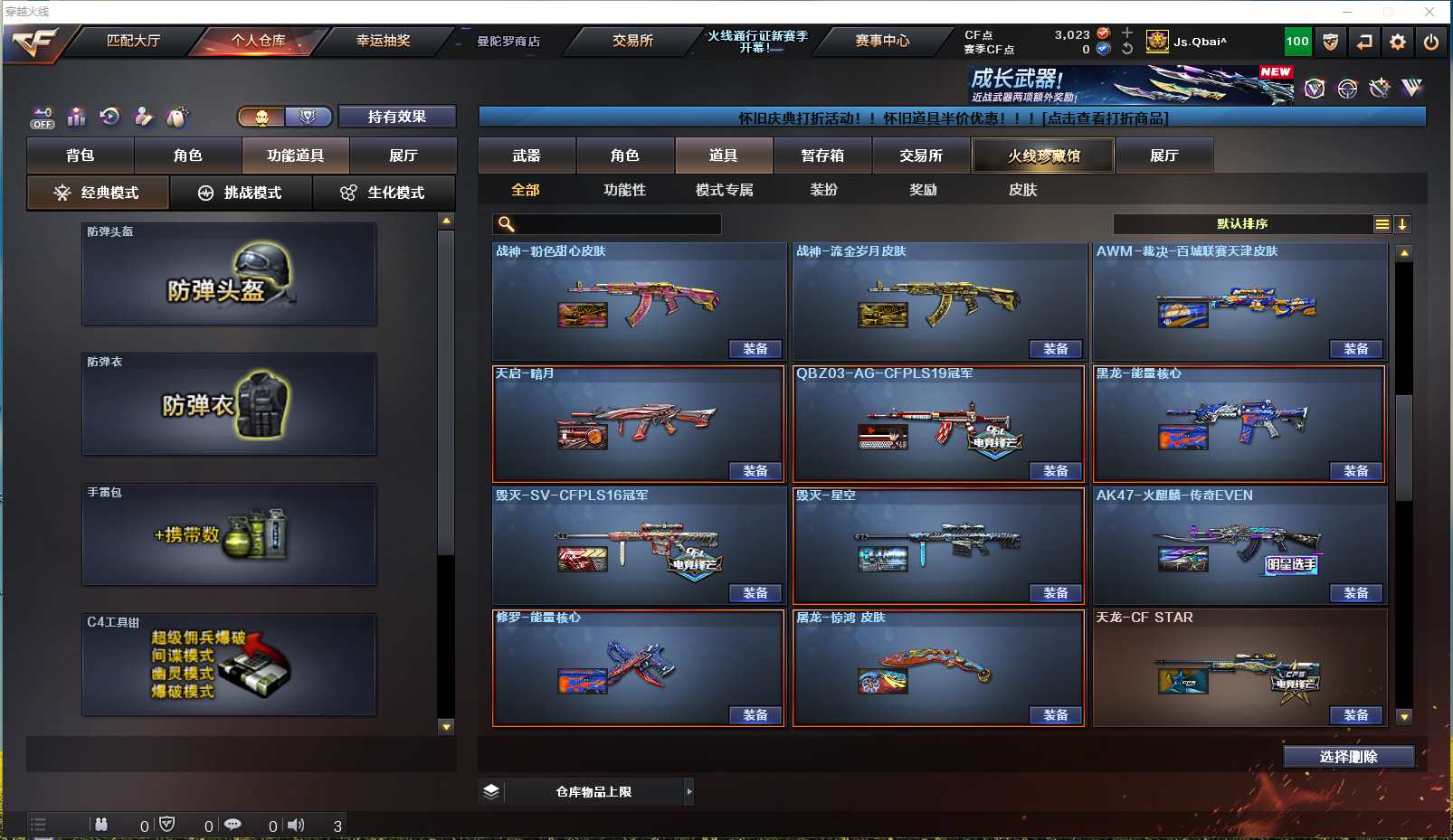Close the game window
The width and height of the screenshot is (1453, 840).
pyautogui.click(x=1429, y=12)
